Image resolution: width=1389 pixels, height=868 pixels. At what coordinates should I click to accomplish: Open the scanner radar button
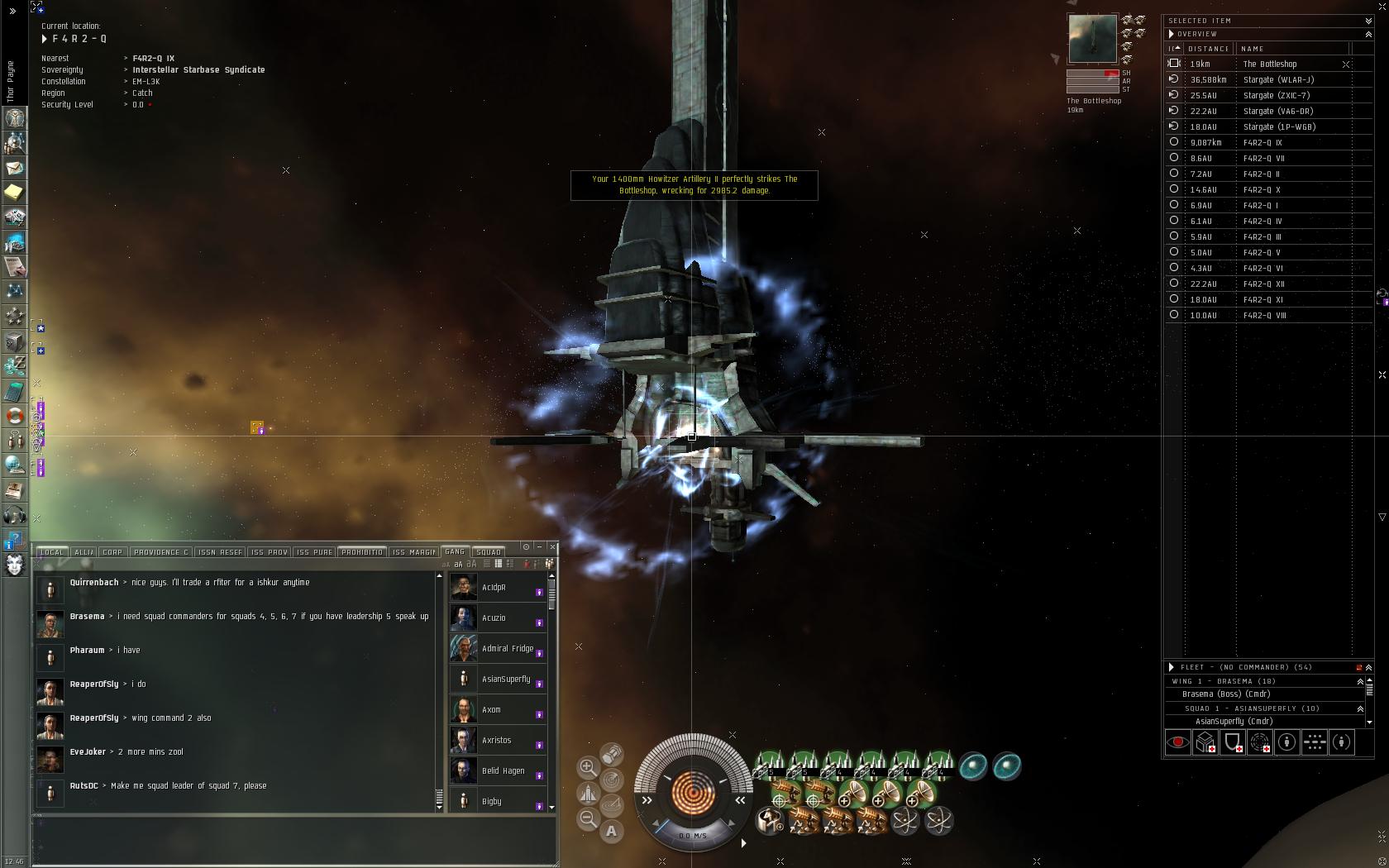pos(612,780)
